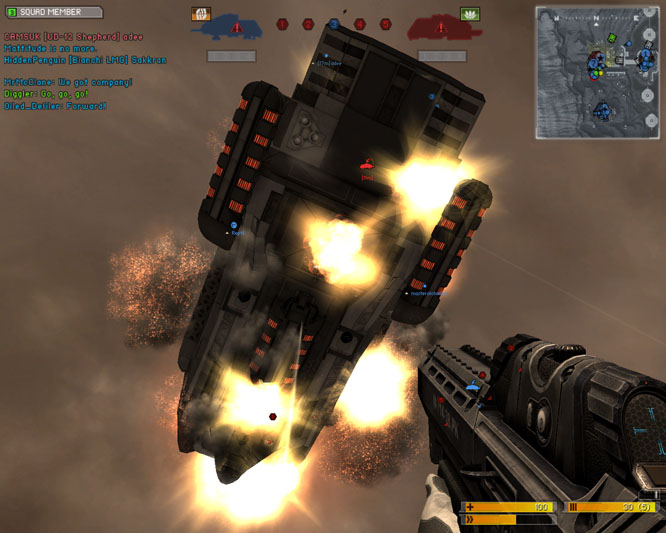The height and width of the screenshot is (533, 666).
Task: Select the orange EU team emblem
Action: 200,14
